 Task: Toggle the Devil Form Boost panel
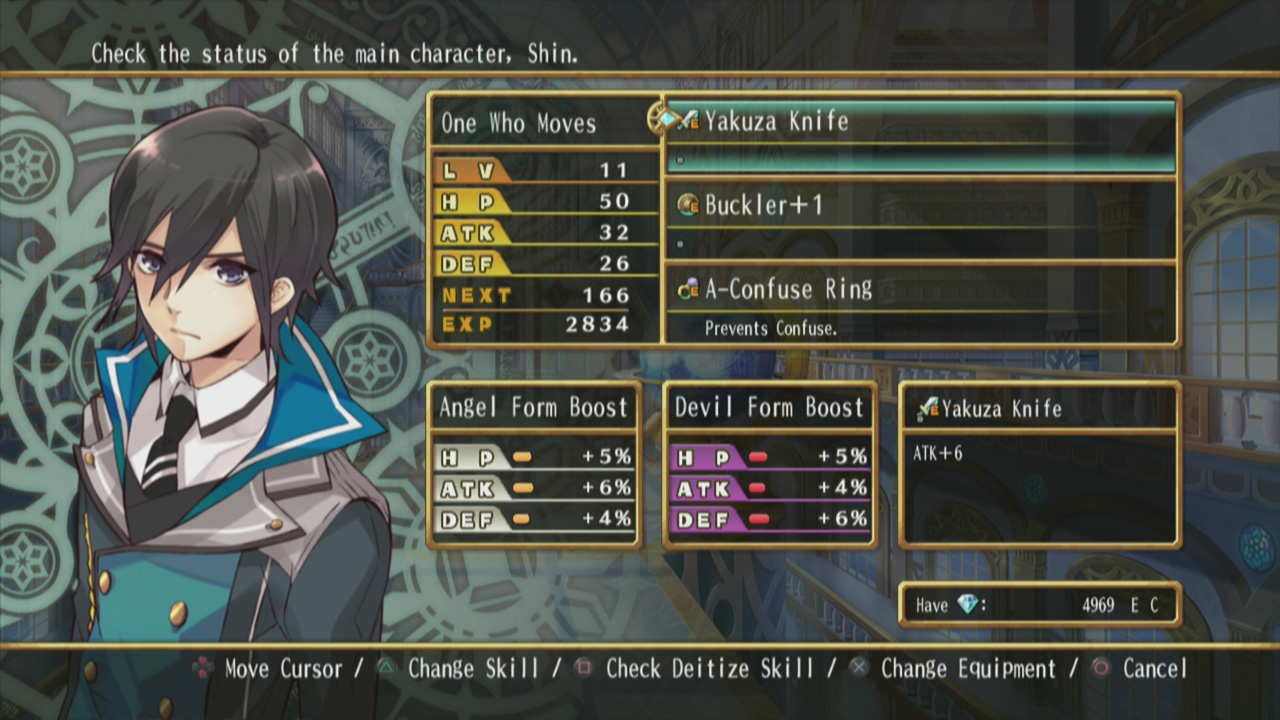click(768, 407)
